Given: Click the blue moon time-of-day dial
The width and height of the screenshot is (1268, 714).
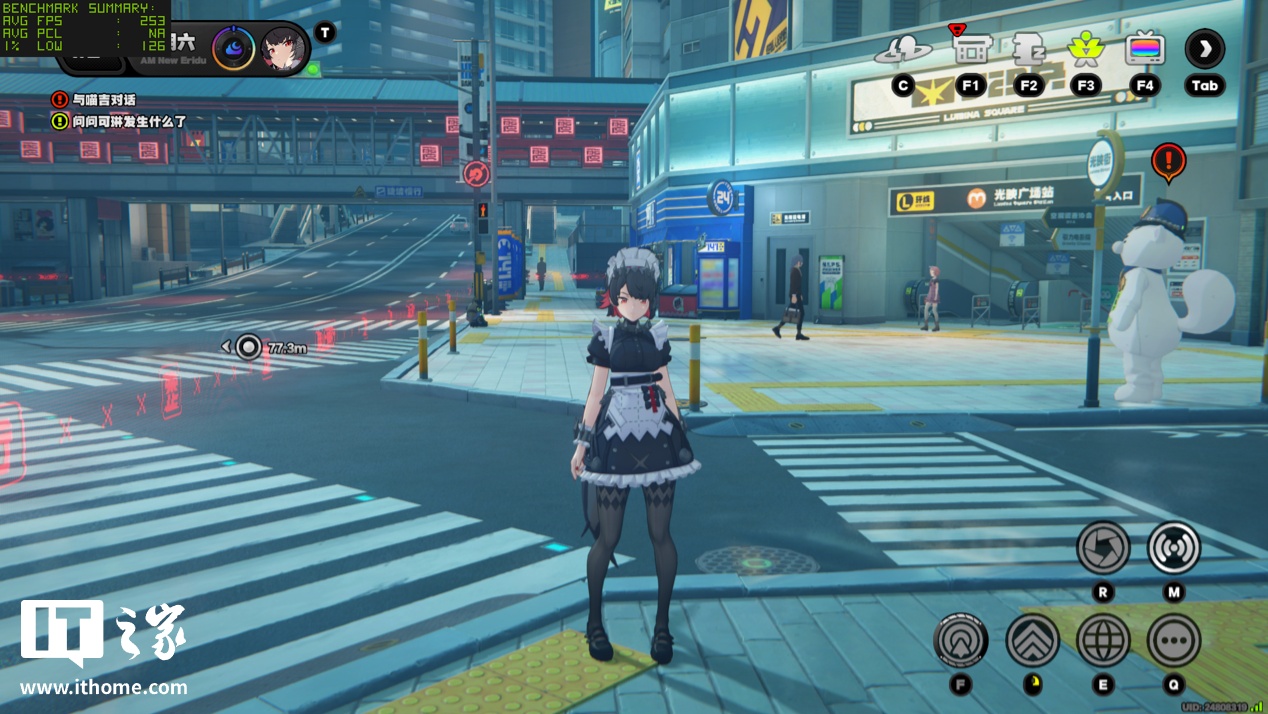Looking at the screenshot, I should [234, 48].
